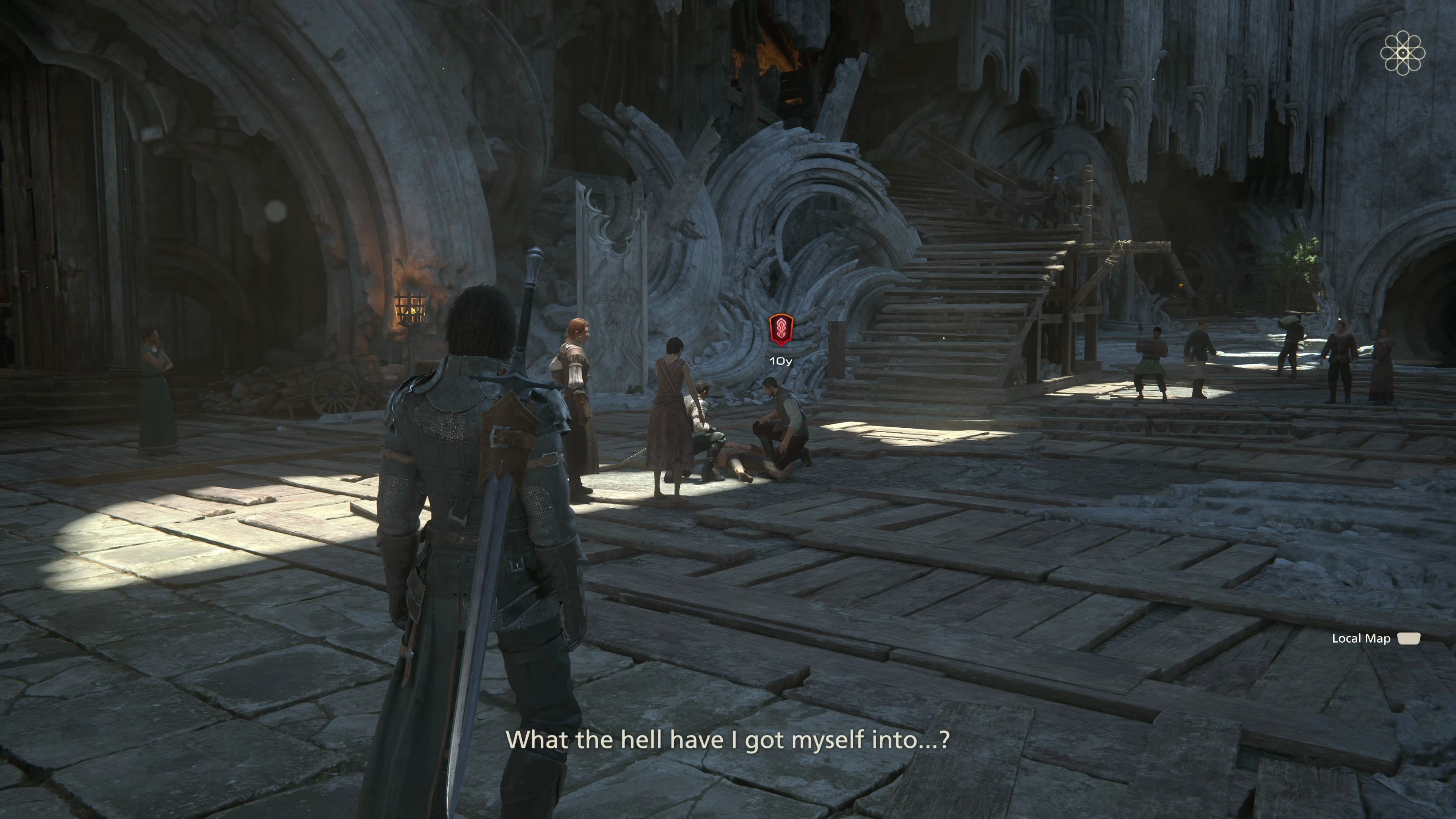The height and width of the screenshot is (819, 1456).
Task: Select the red quest objective marker
Action: tap(781, 329)
